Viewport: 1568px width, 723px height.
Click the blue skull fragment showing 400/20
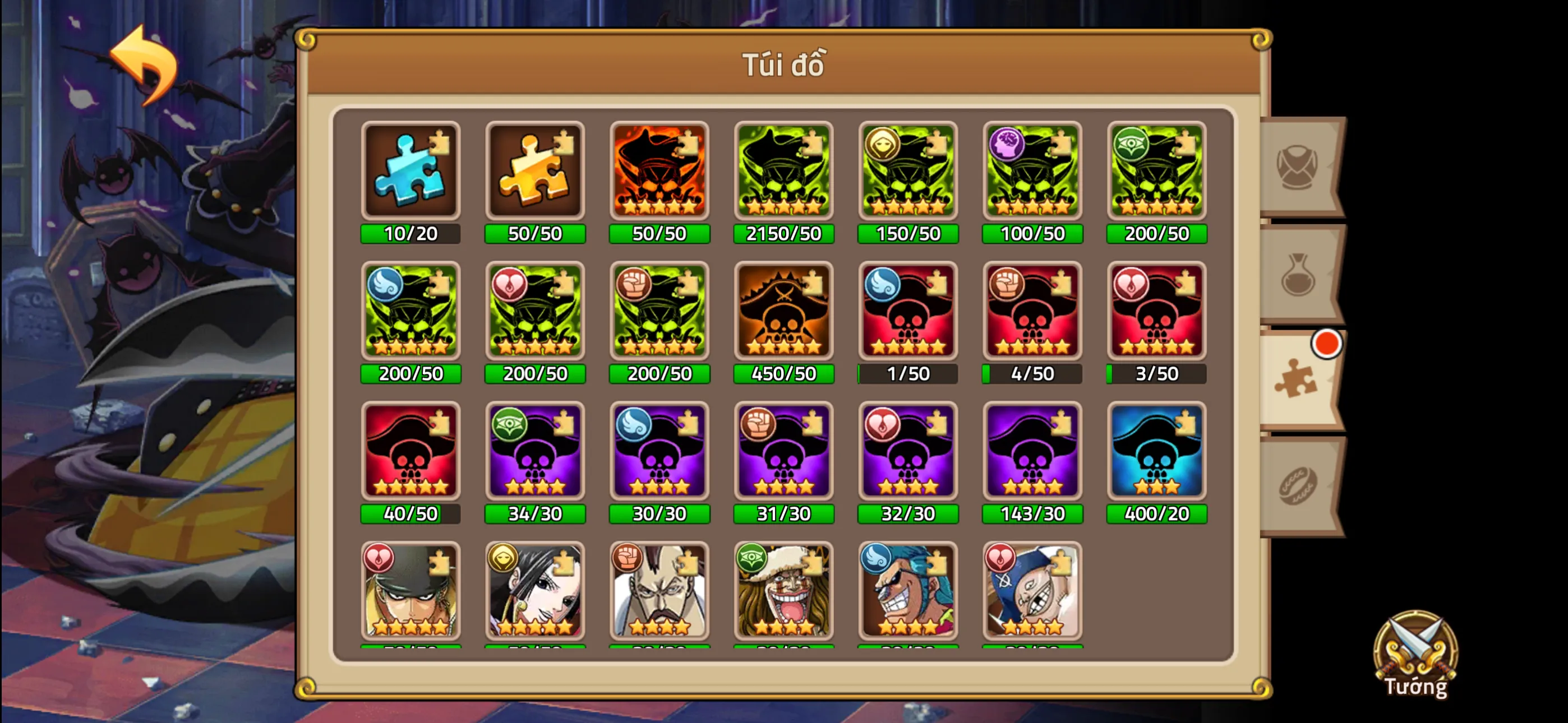click(1156, 452)
